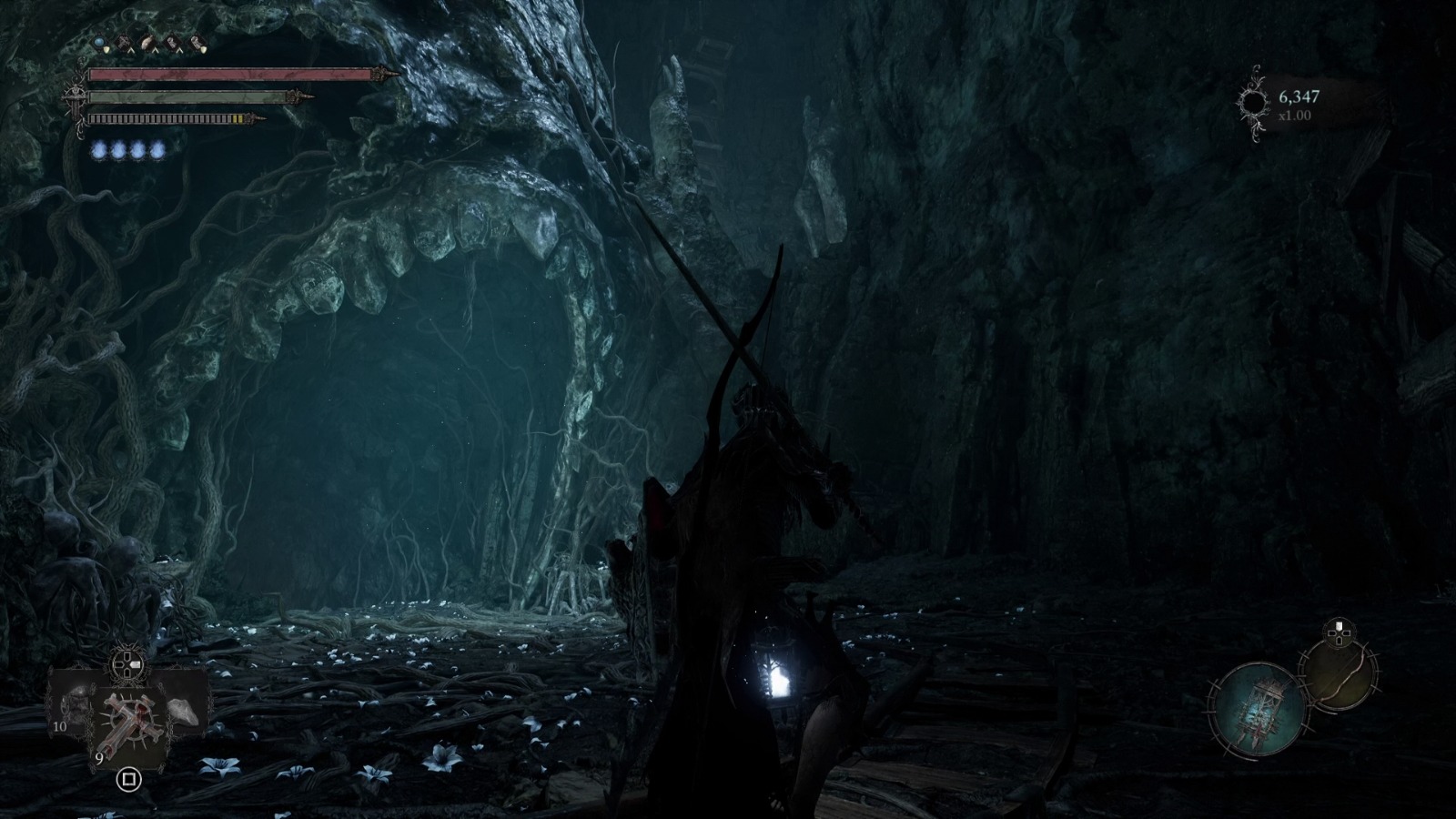Click the x1.00 multiplier label
This screenshot has width=1456, height=819.
point(1296,114)
